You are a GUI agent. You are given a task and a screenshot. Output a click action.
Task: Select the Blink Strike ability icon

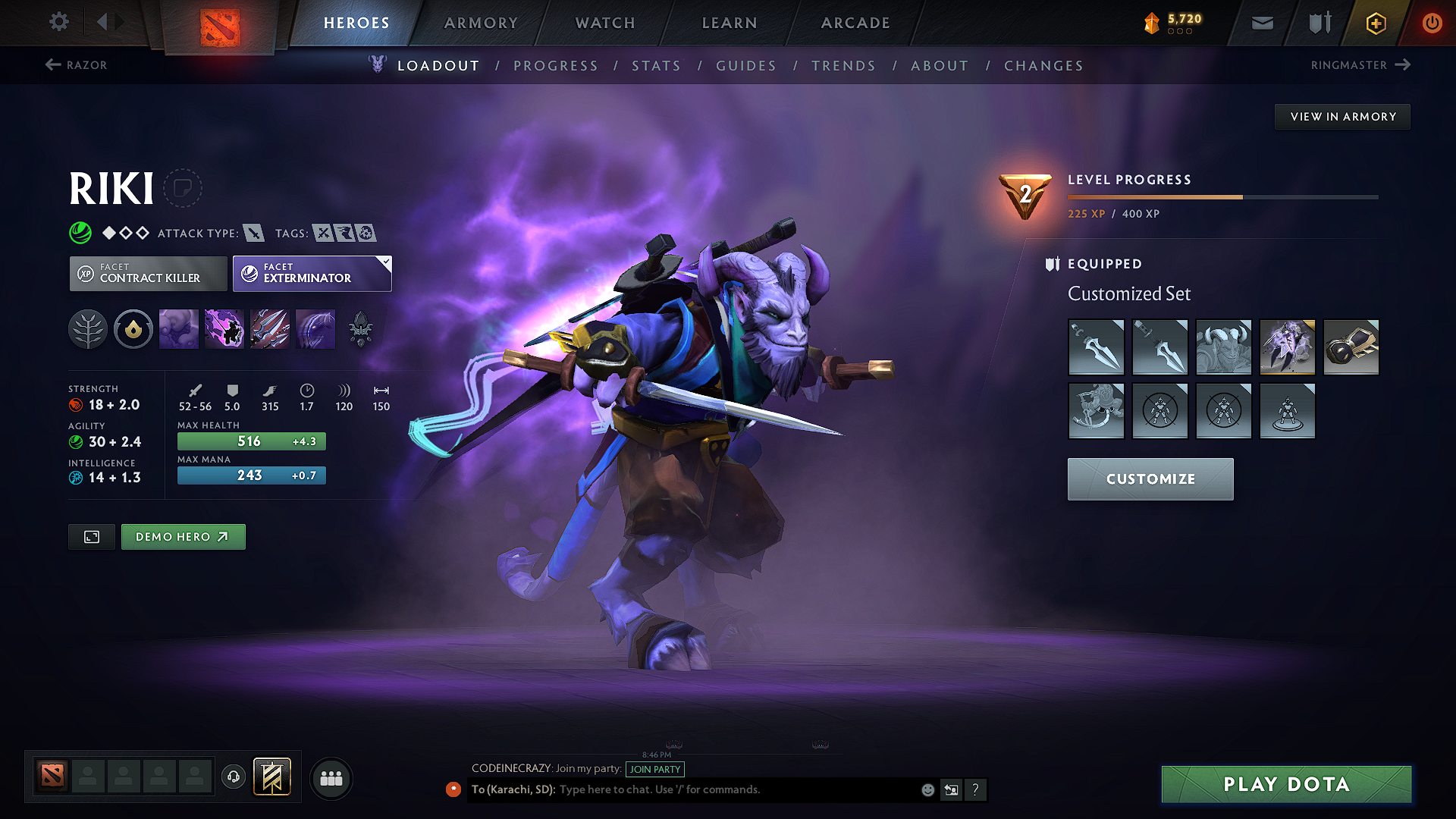pos(224,328)
